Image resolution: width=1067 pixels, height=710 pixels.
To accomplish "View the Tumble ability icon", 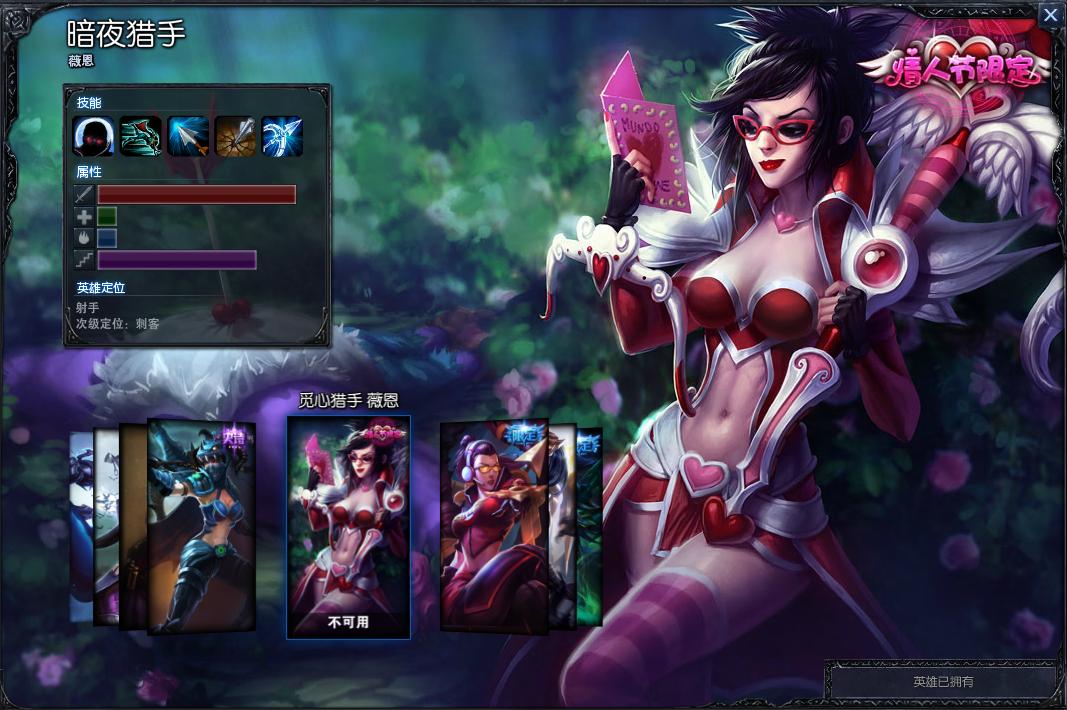I will [140, 136].
